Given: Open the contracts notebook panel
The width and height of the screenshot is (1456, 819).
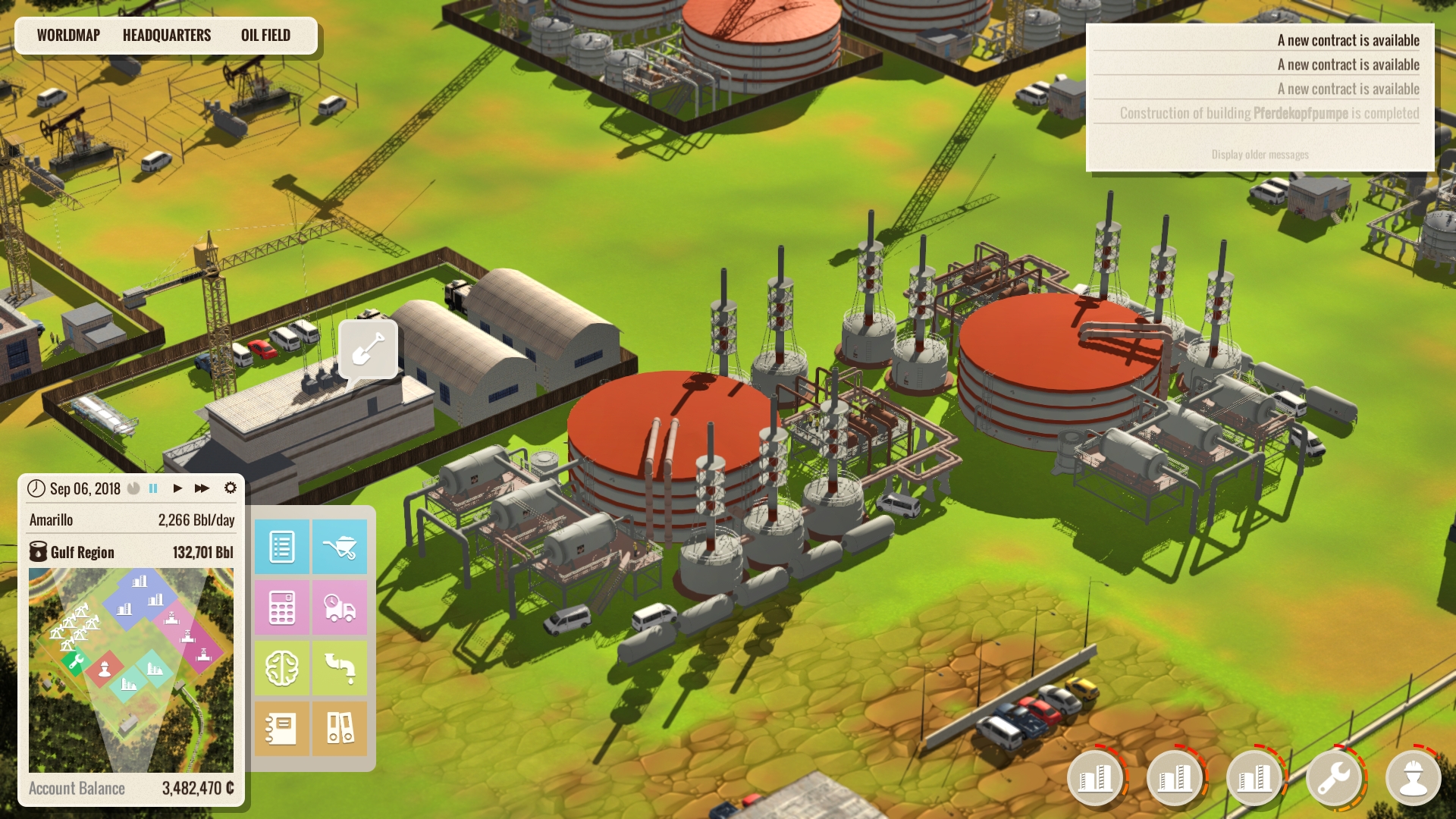Looking at the screenshot, I should click(281, 729).
